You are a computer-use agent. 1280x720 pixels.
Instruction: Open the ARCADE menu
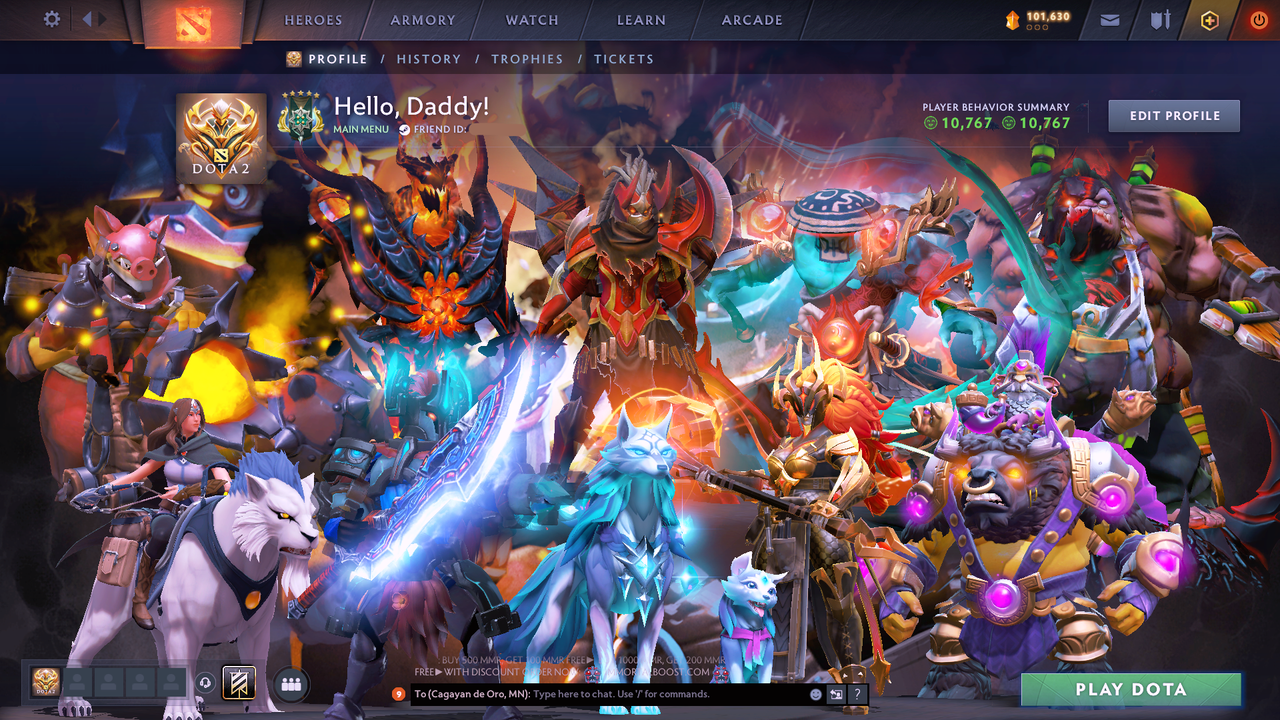(x=751, y=20)
